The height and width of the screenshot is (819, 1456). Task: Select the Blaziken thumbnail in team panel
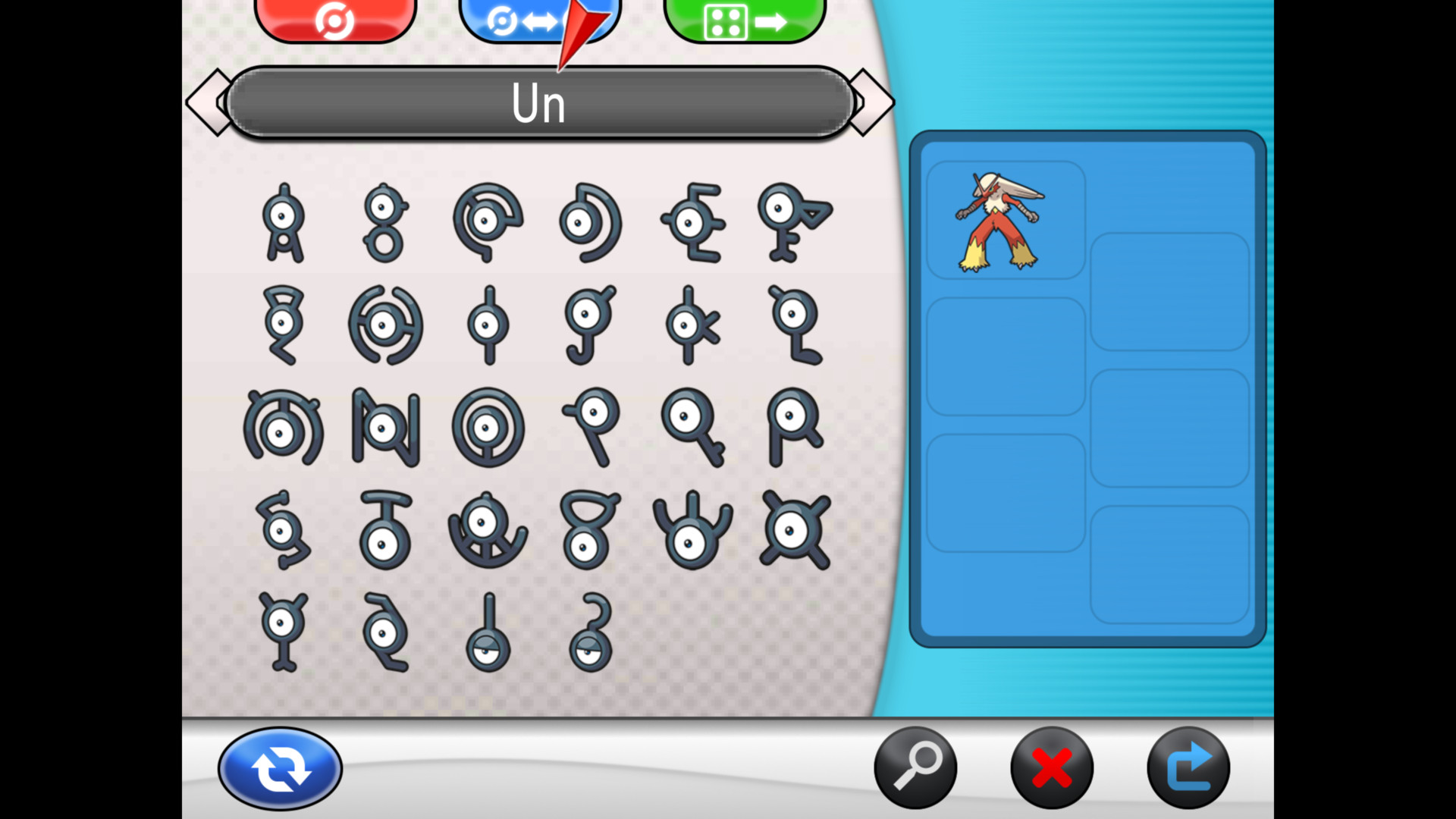pyautogui.click(x=1004, y=220)
